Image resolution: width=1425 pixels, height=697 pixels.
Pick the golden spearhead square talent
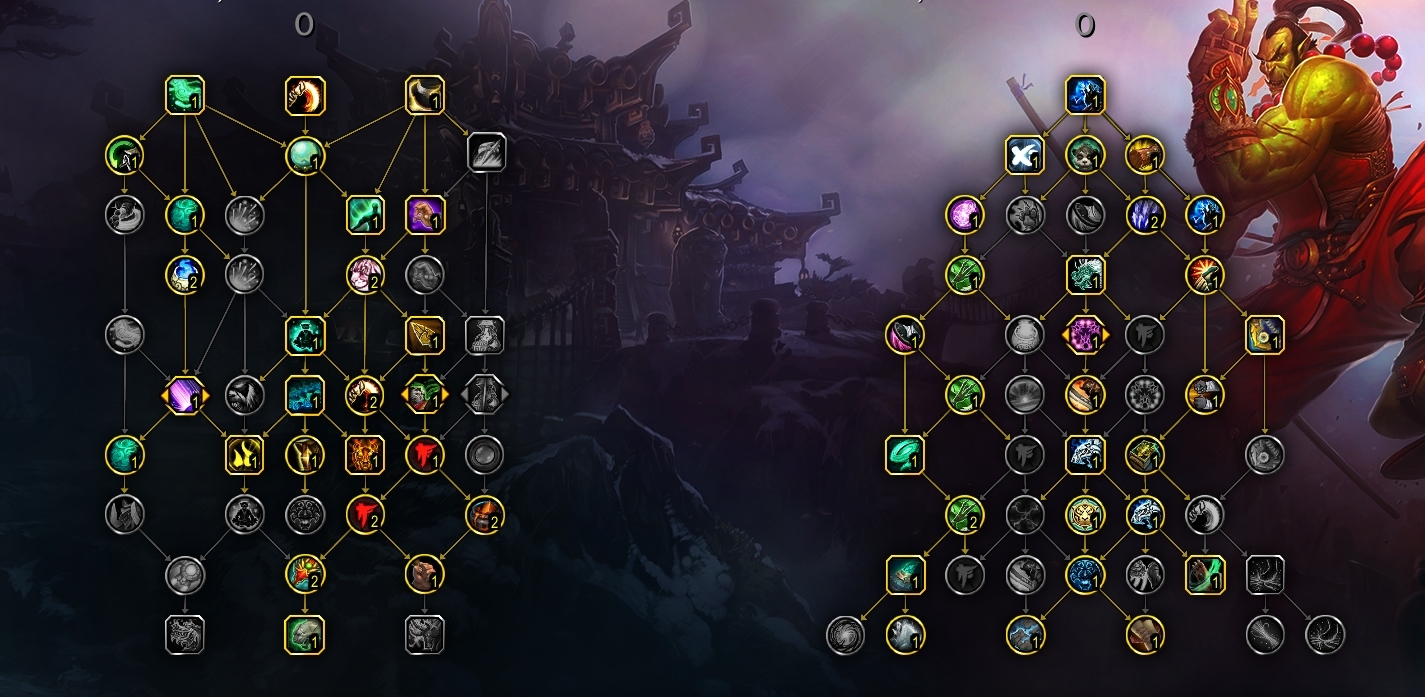click(x=425, y=335)
